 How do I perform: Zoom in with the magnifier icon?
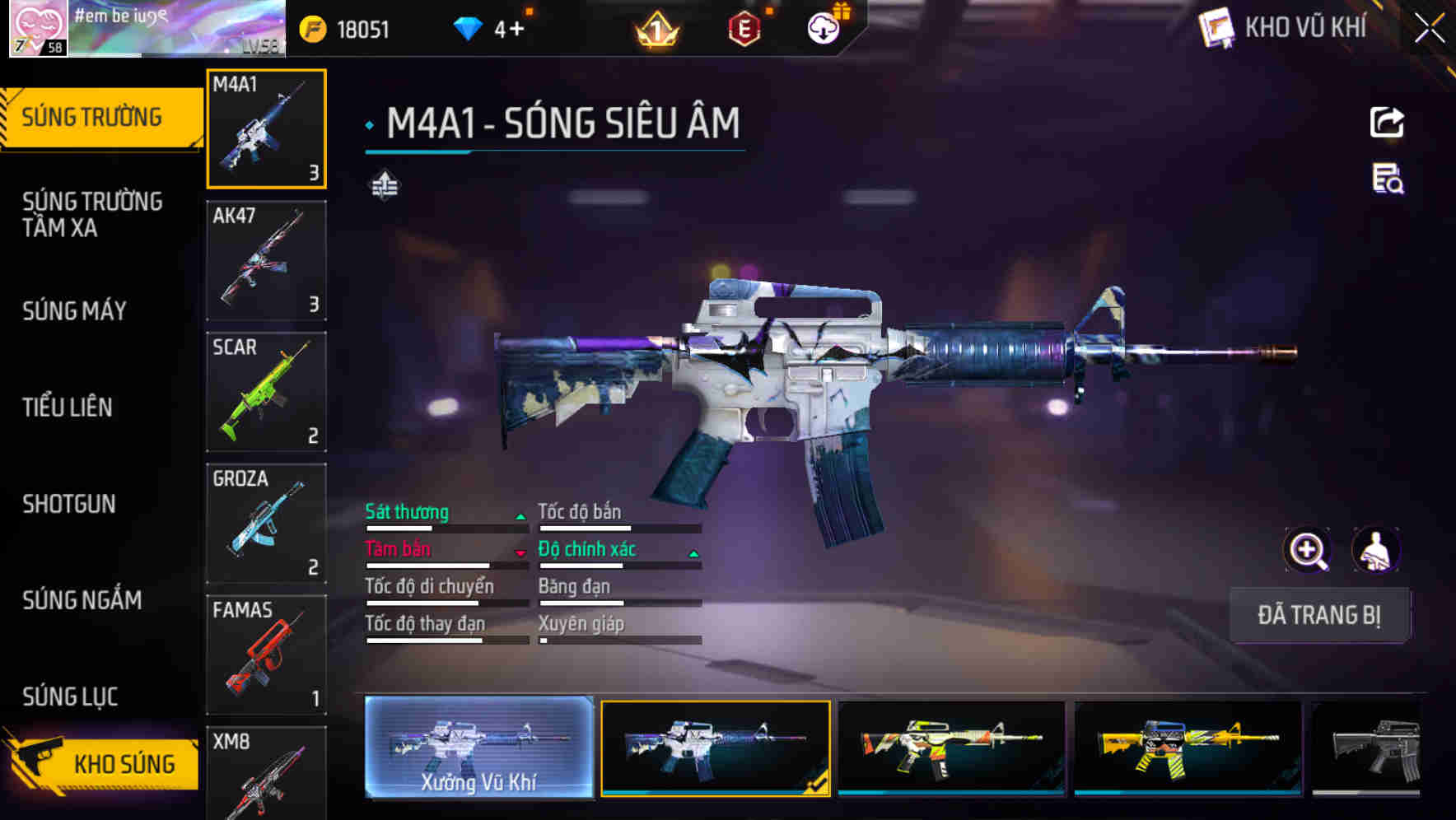1307,550
